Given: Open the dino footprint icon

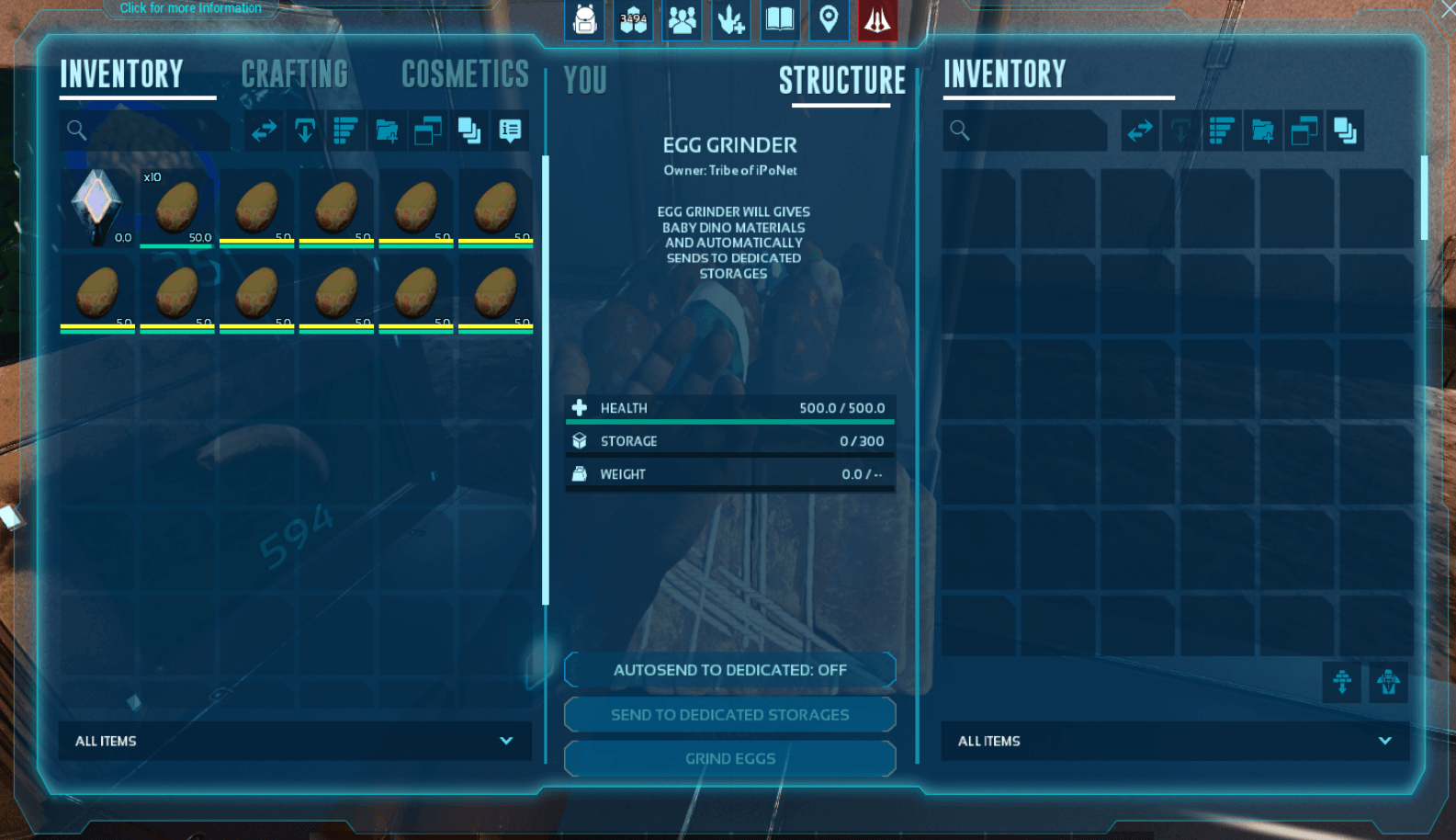Looking at the screenshot, I should pos(731,19).
